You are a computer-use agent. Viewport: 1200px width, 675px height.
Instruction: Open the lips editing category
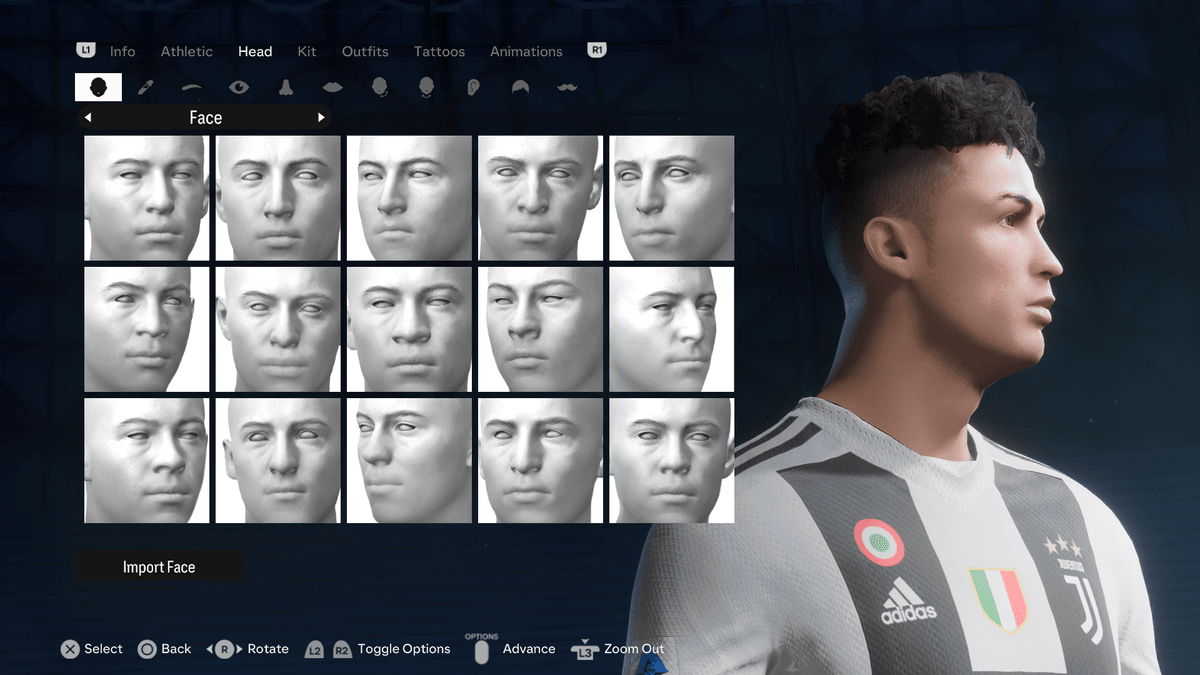click(x=332, y=87)
